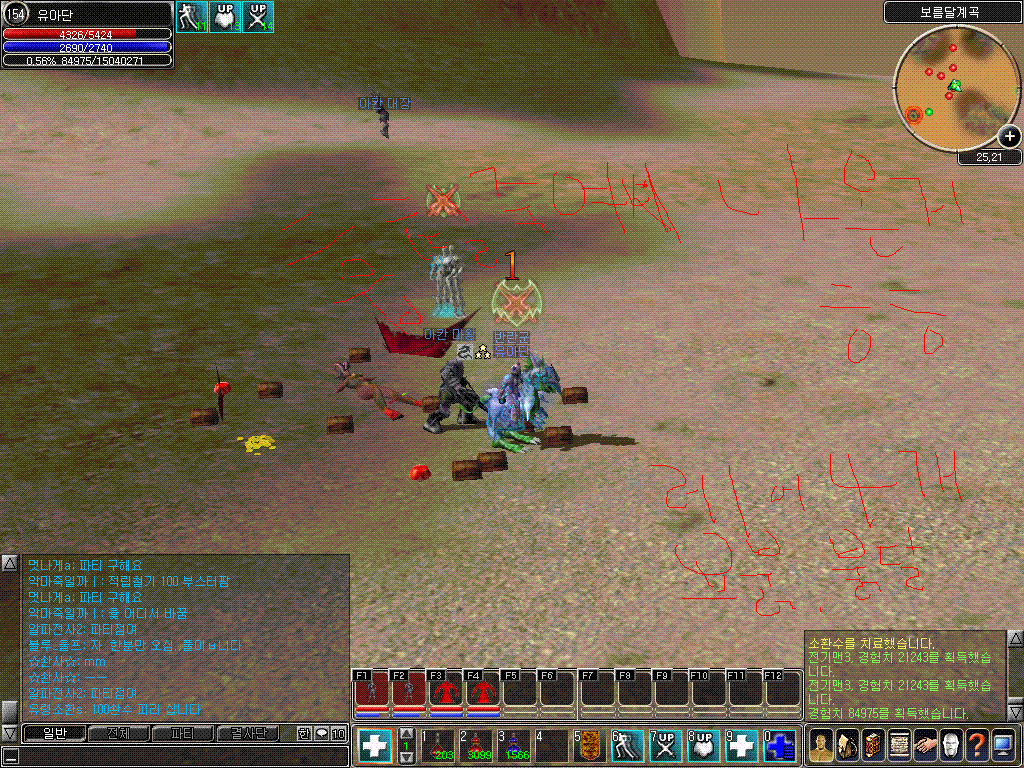The width and height of the screenshot is (1024, 768).
Task: Cast the crossed swords UP buff slot 7
Action: pyautogui.click(x=666, y=746)
